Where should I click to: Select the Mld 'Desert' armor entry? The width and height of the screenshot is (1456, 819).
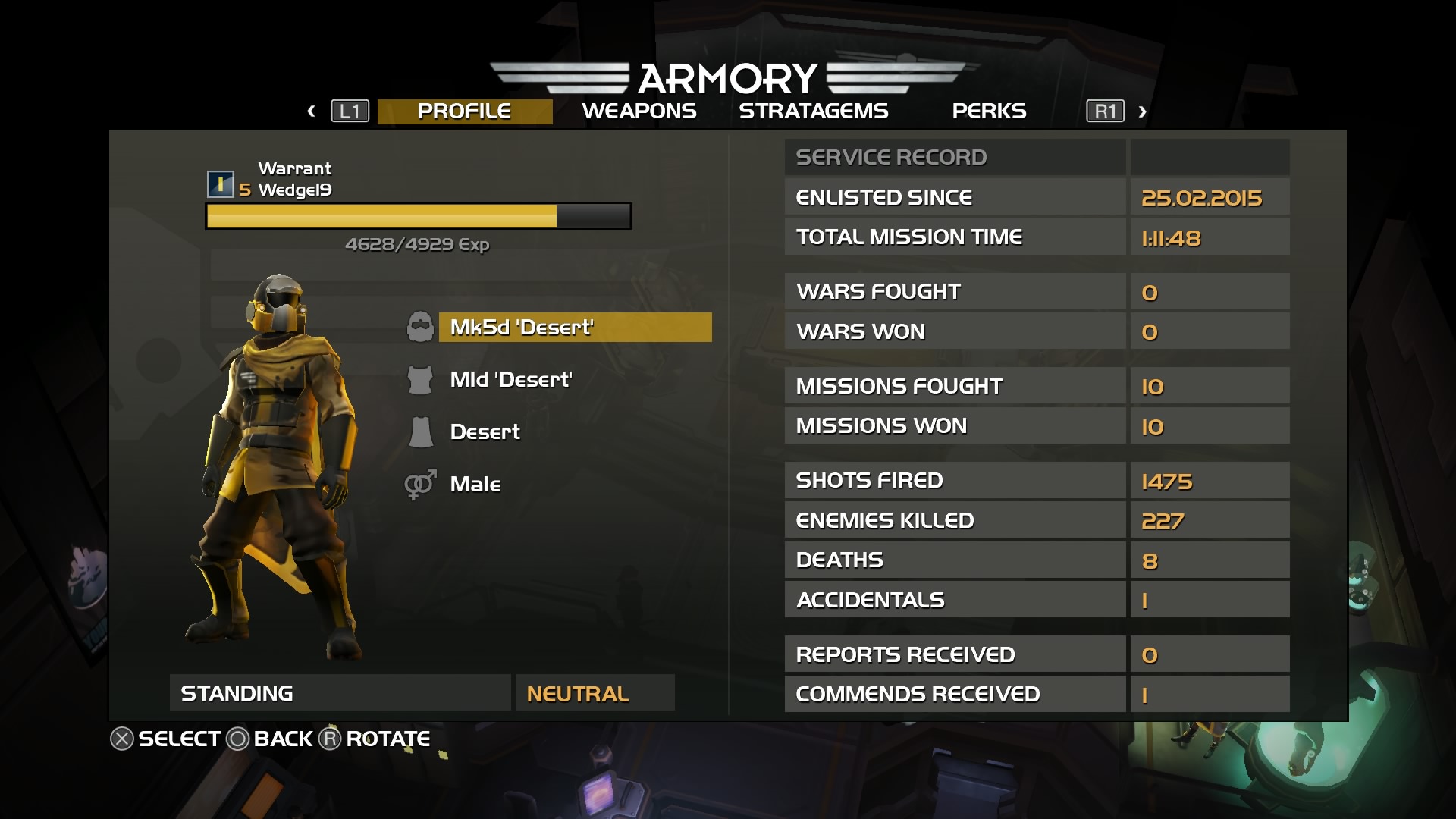[x=510, y=379]
